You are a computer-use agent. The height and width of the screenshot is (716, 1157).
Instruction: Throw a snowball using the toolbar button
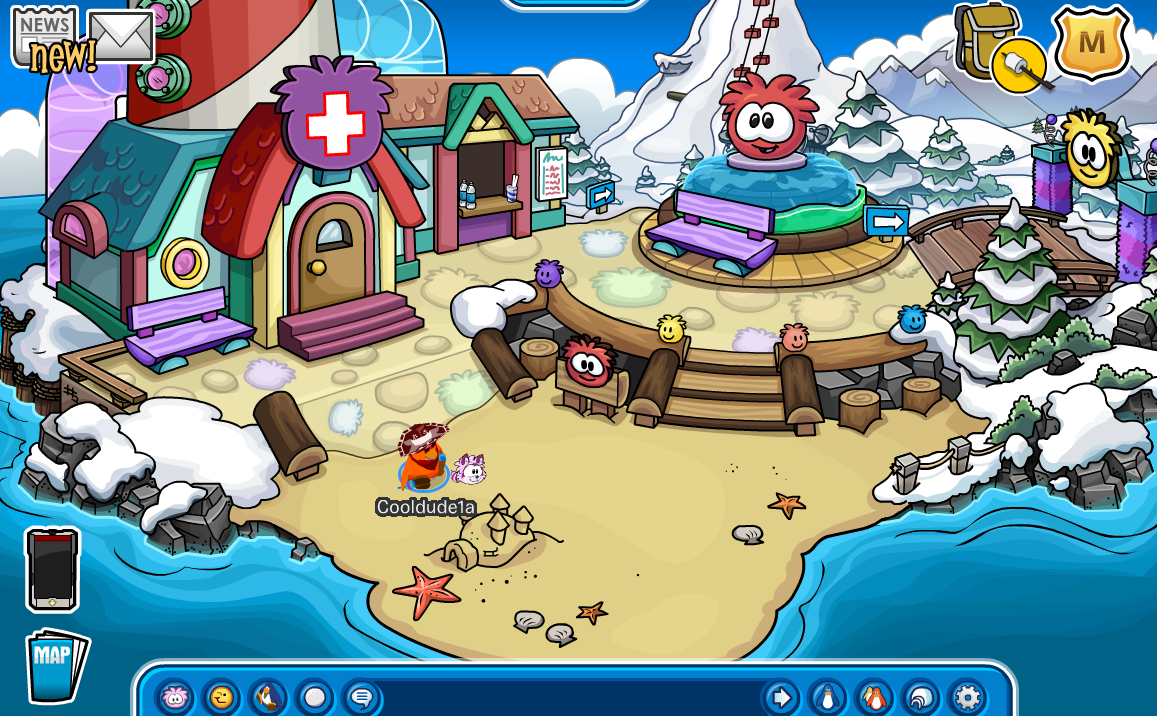click(315, 696)
